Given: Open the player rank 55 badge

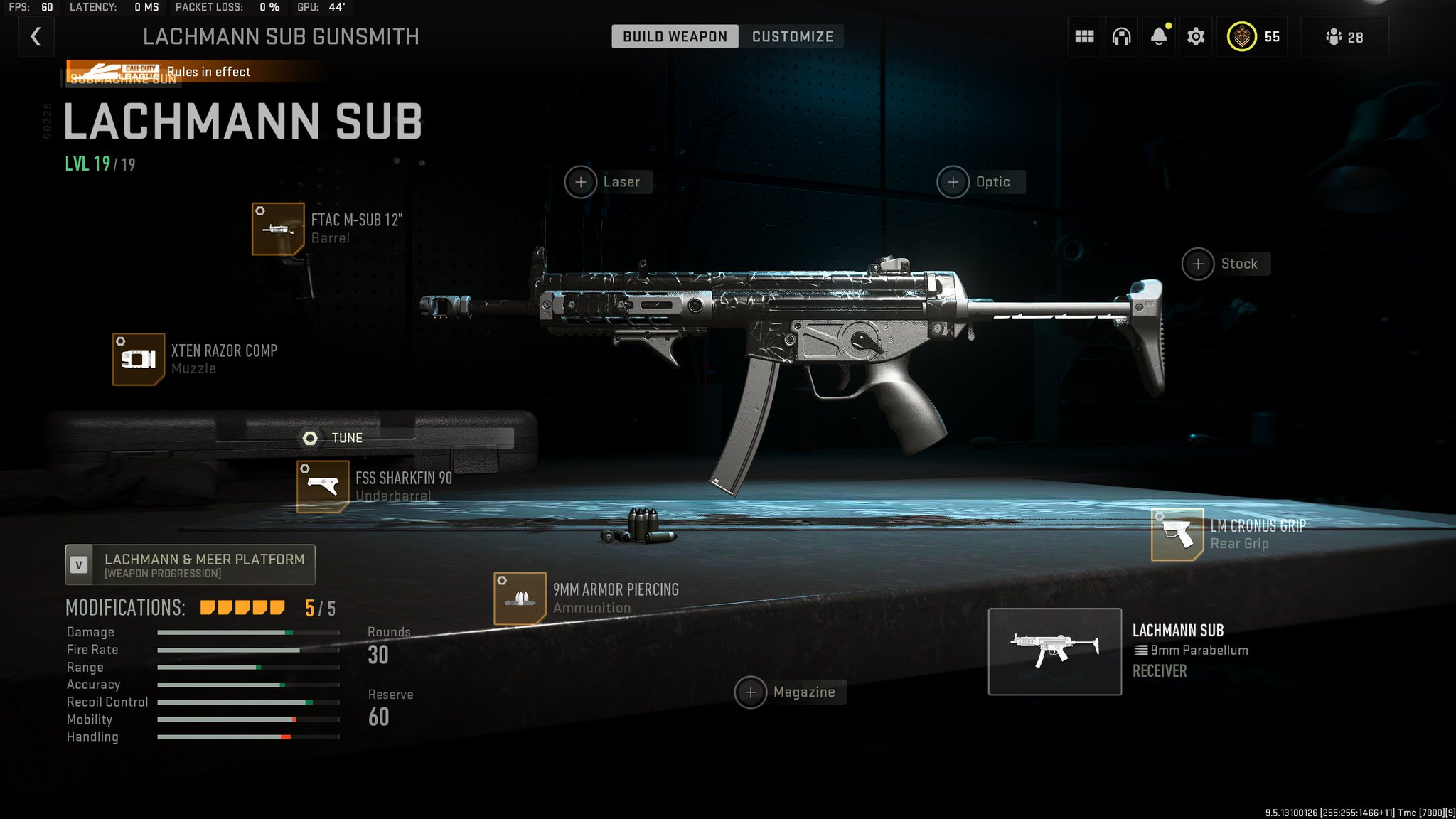Looking at the screenshot, I should click(1255, 36).
